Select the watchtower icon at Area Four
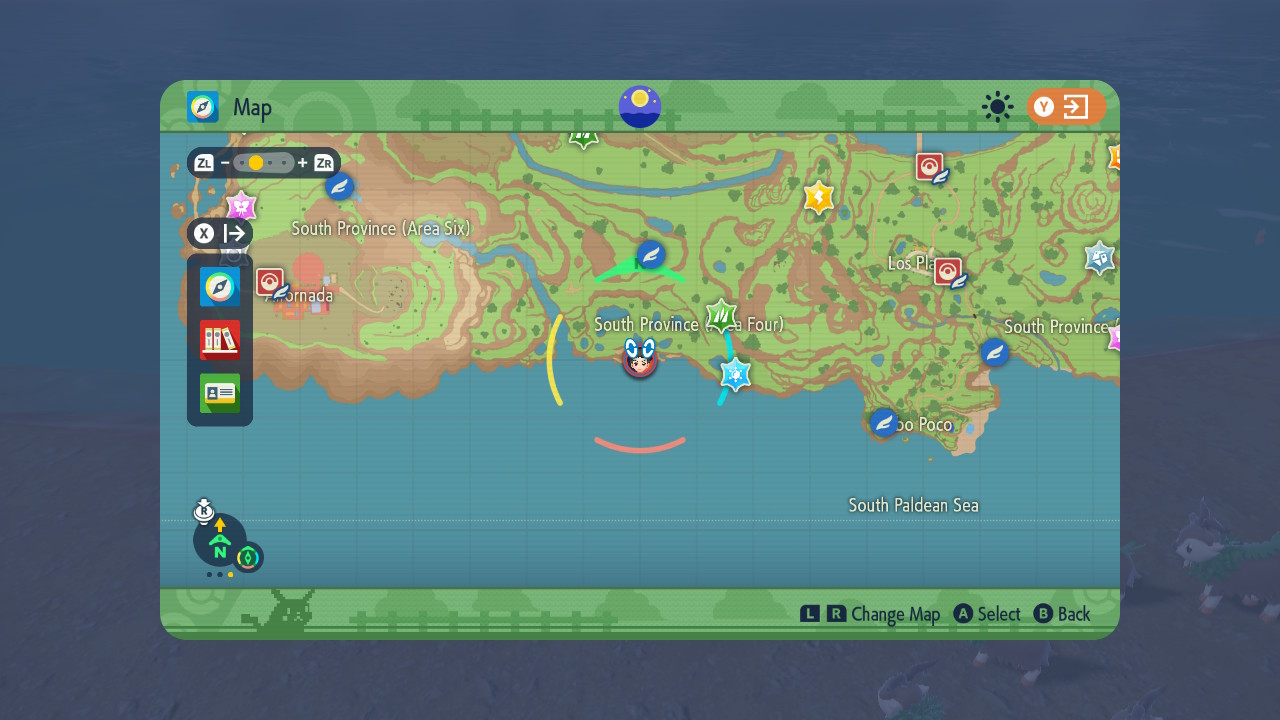1280x720 pixels. [x=719, y=312]
